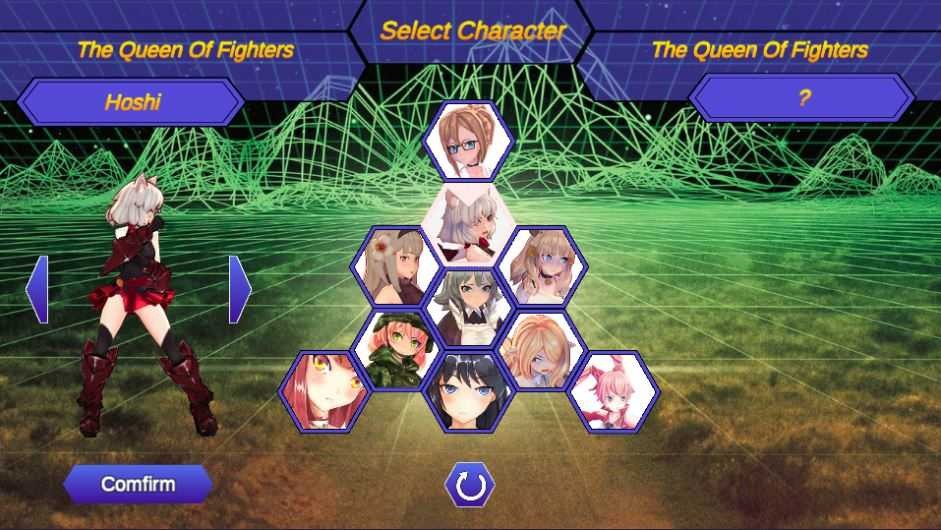This screenshot has width=941, height=530.
Task: Pick the black-haired blue-eyed character portrait
Action: pyautogui.click(x=468, y=391)
